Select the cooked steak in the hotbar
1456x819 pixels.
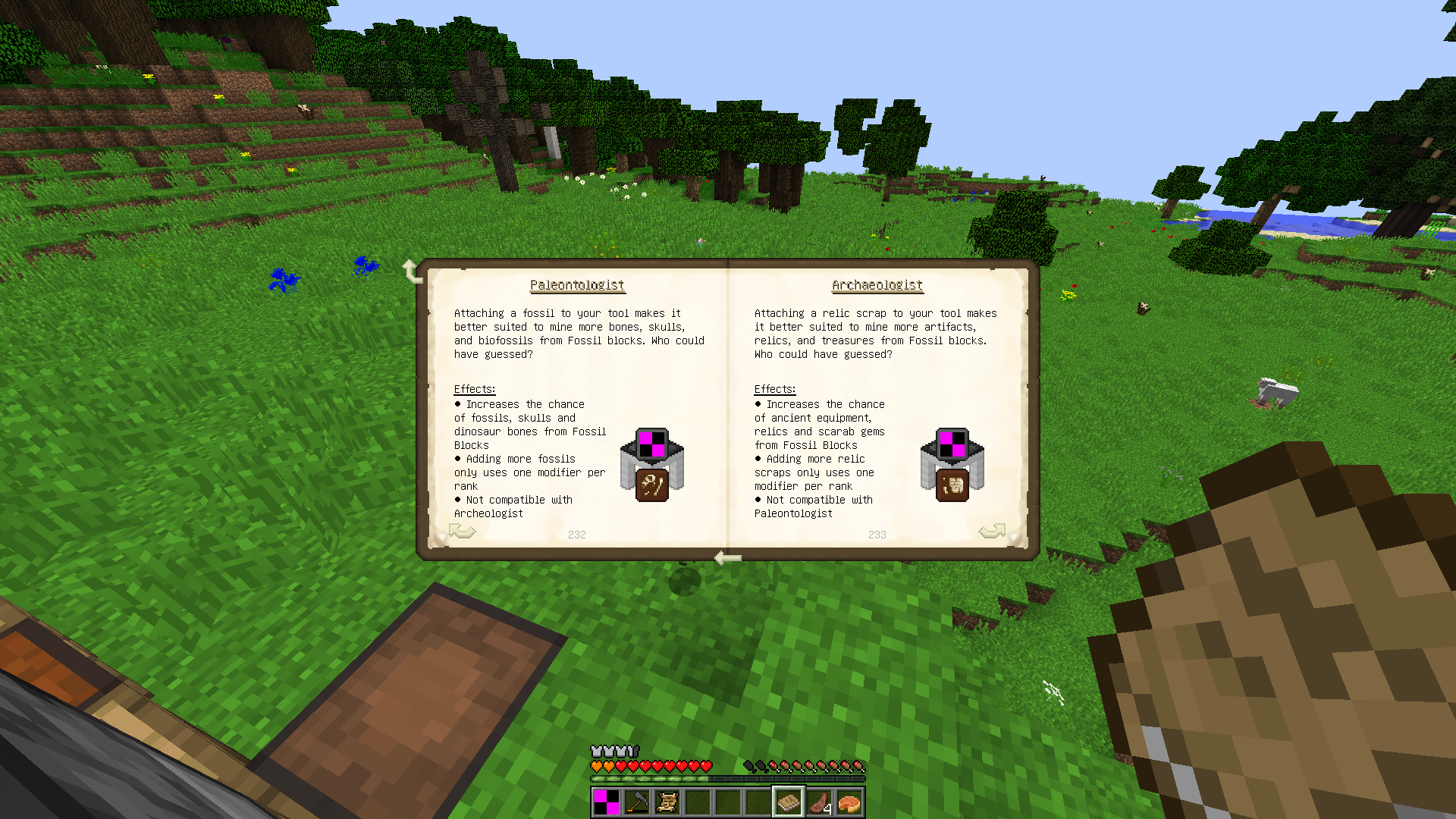pos(819,802)
